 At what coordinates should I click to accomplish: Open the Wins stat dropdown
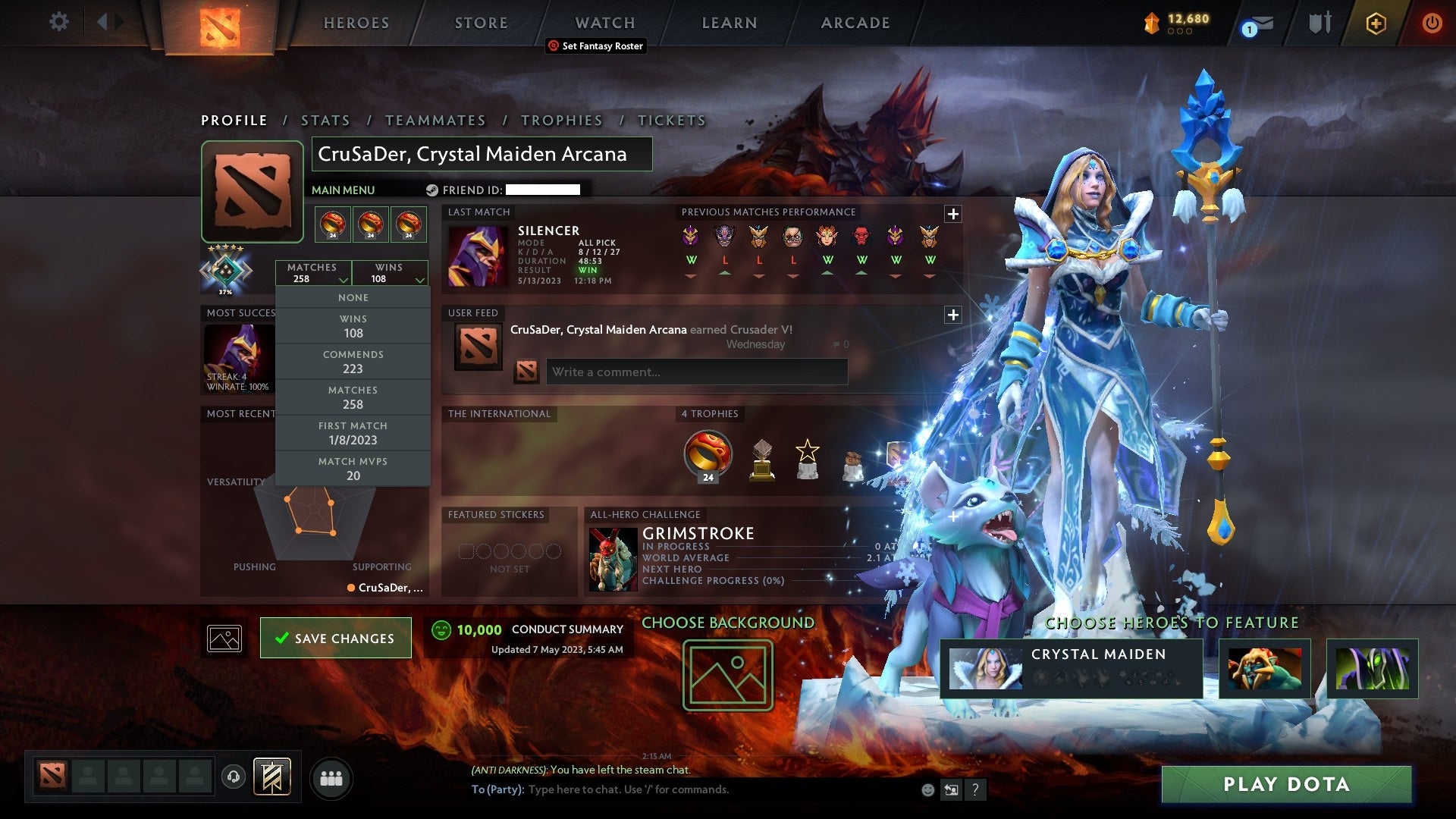390,273
